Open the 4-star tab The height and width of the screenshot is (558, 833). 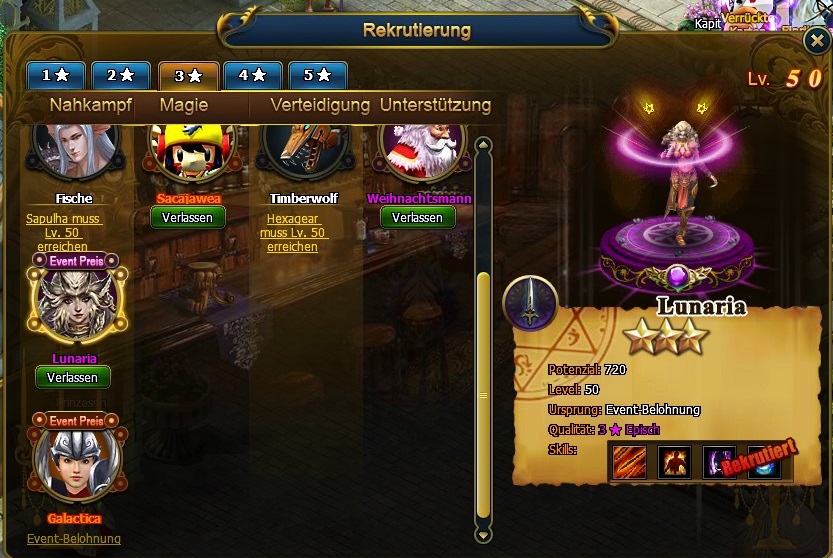point(252,75)
